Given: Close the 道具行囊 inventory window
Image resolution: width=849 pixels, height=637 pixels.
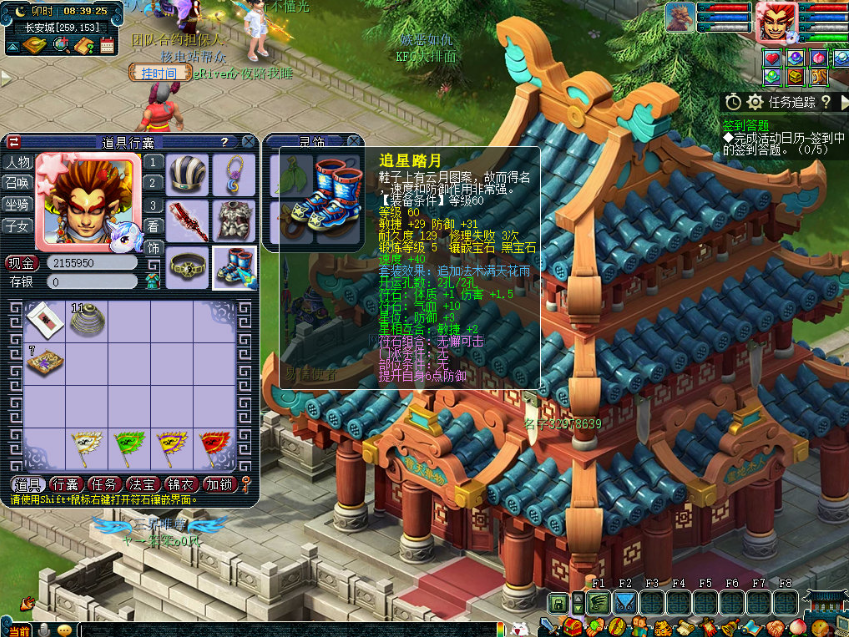Looking at the screenshot, I should (247, 142).
